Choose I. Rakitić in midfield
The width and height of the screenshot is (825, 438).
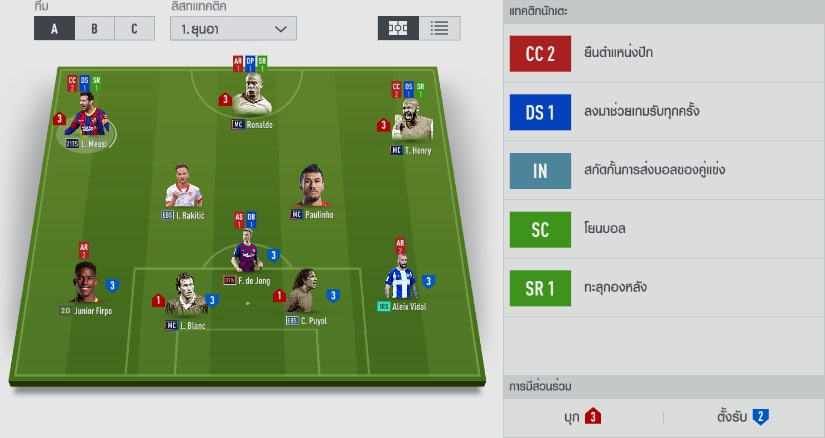coord(183,188)
